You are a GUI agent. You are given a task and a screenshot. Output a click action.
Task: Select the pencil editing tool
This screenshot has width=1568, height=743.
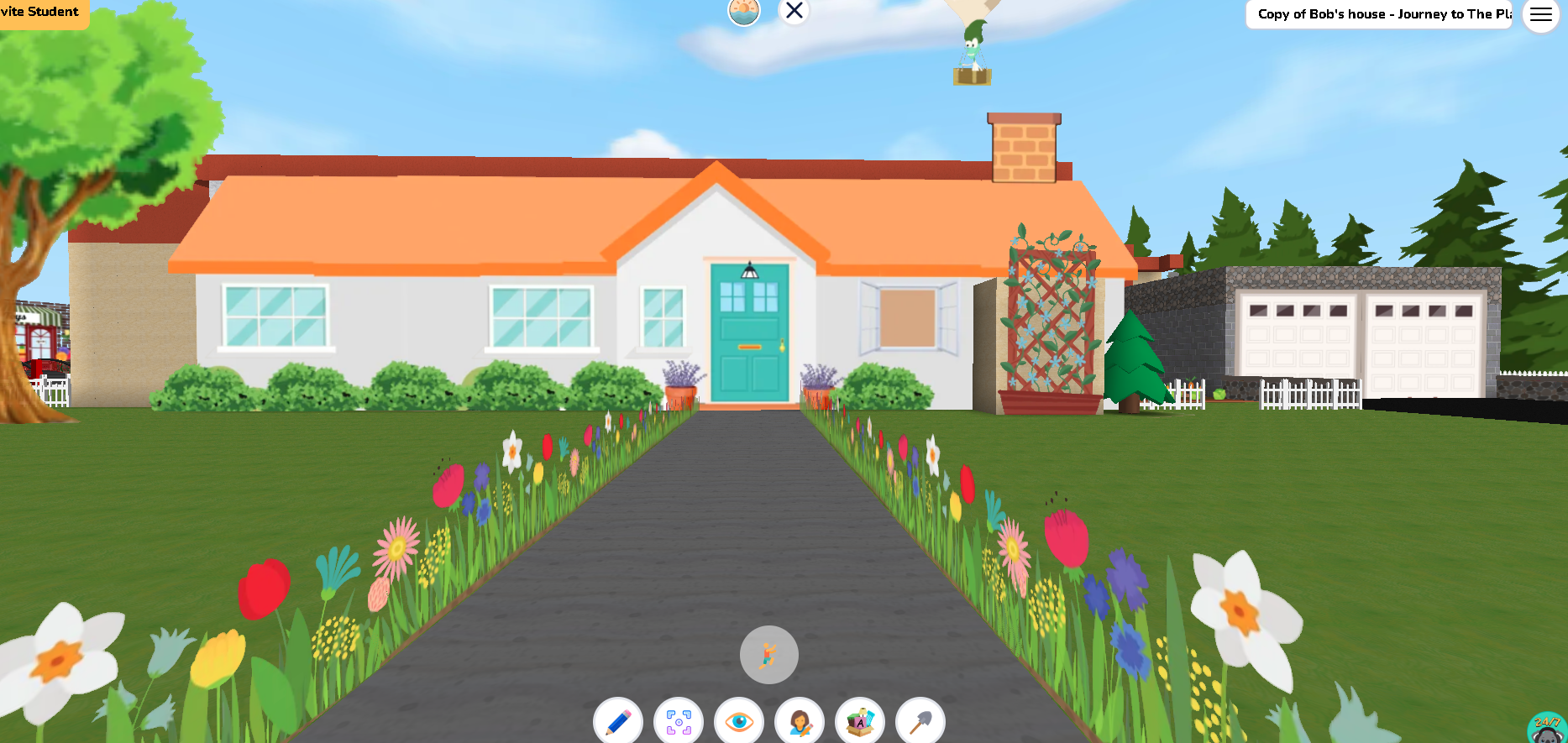pos(619,720)
